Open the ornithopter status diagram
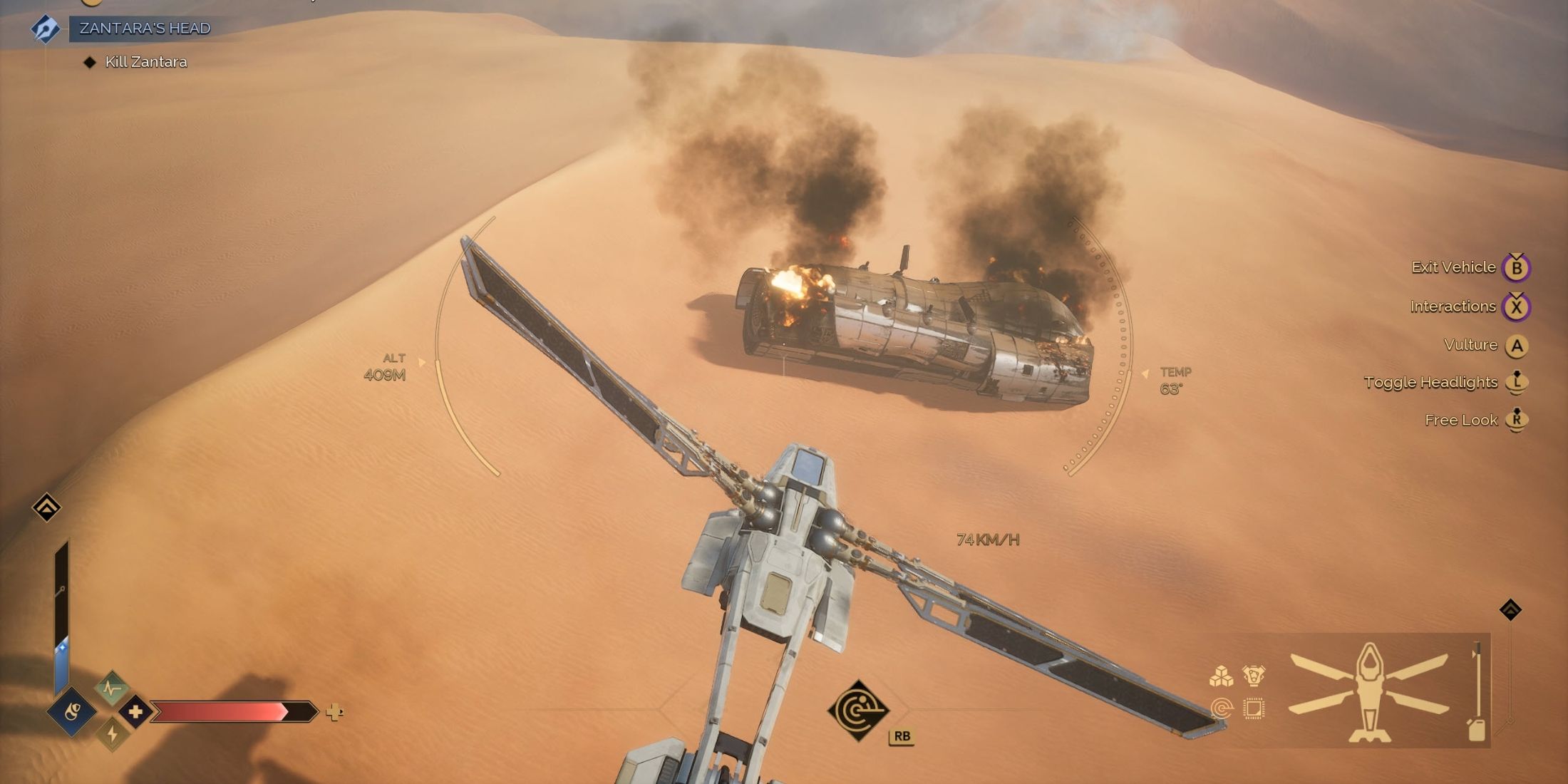This screenshot has width=1568, height=784. point(1369,691)
